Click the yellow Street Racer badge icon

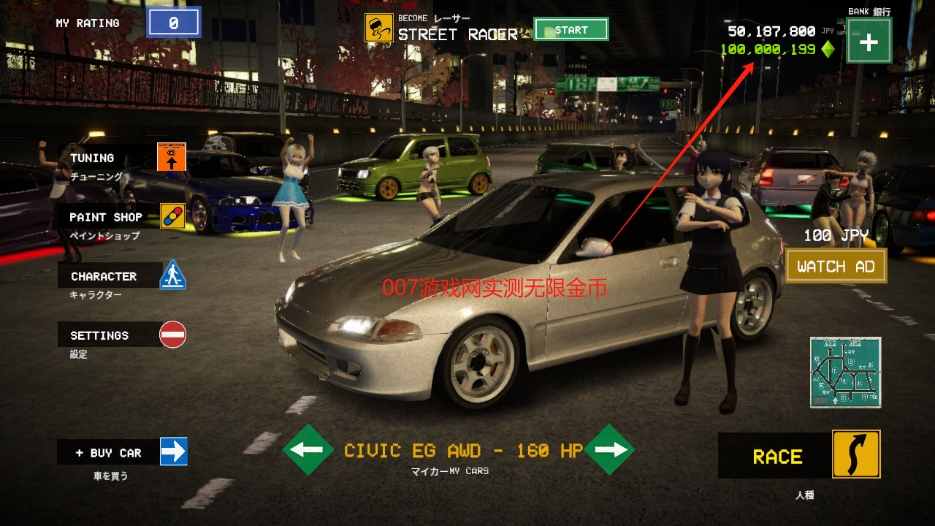click(377, 28)
